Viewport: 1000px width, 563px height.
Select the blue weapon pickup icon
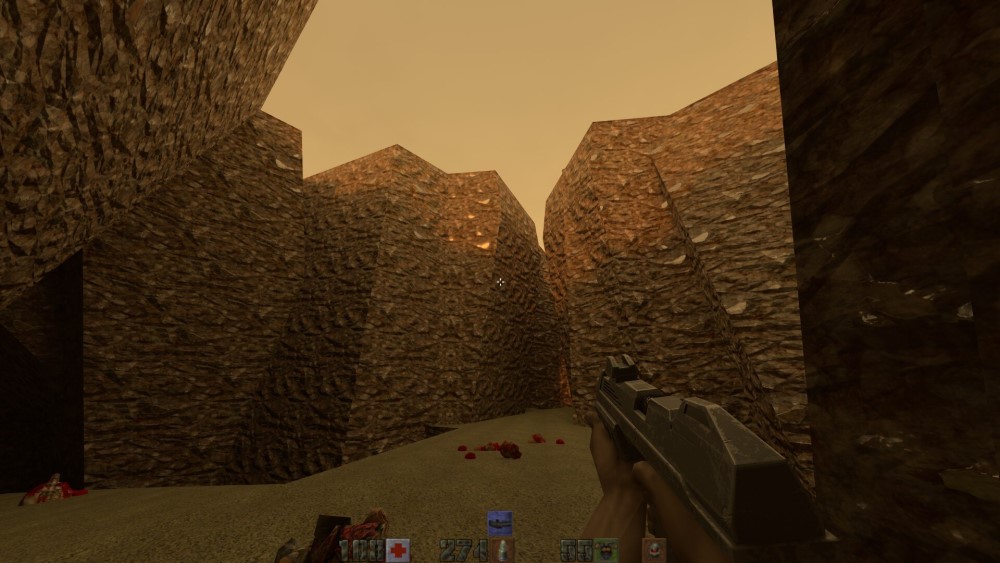click(x=499, y=523)
